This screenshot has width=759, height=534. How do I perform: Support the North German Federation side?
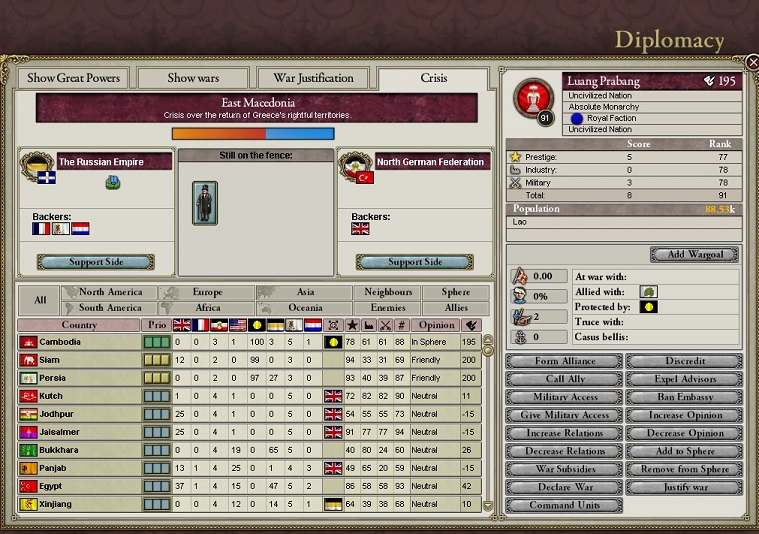click(x=415, y=262)
